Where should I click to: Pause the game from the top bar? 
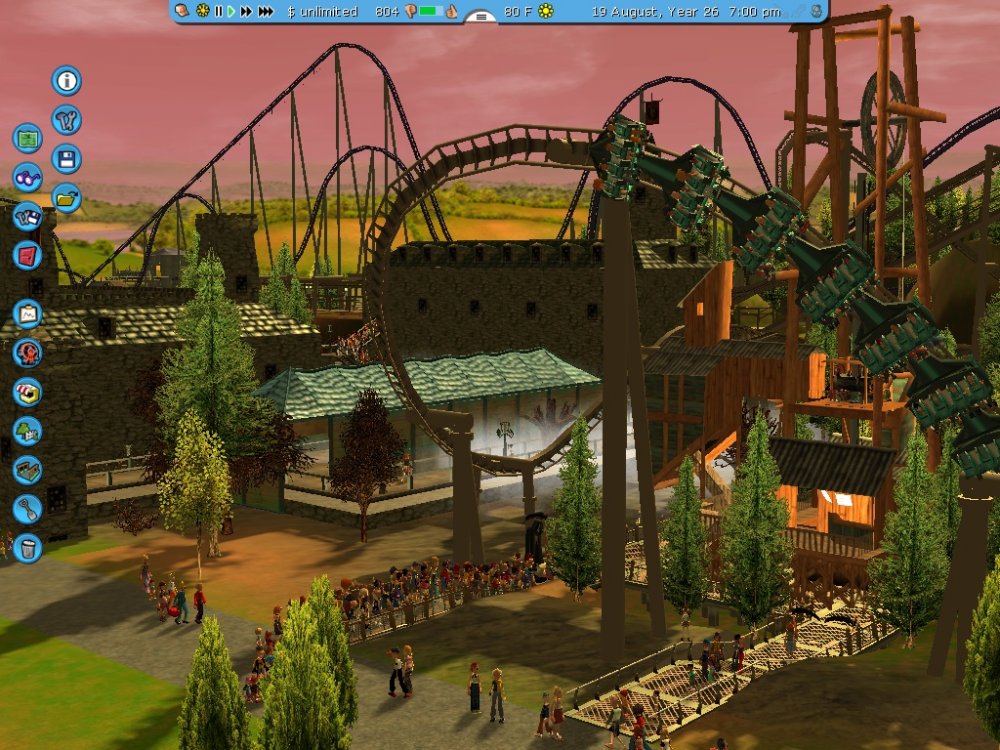coord(218,11)
